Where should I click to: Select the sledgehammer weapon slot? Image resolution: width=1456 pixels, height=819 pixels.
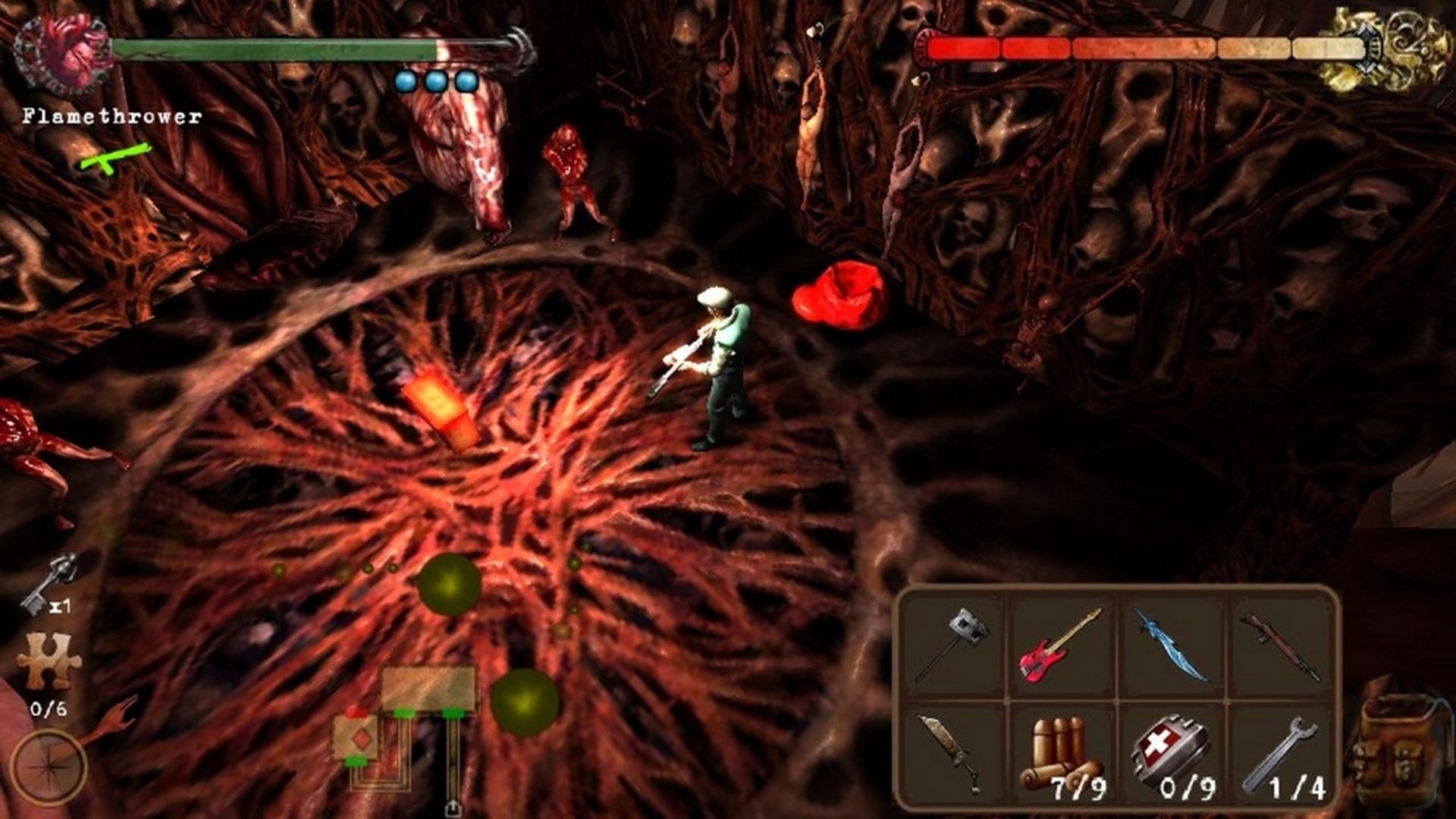click(953, 643)
